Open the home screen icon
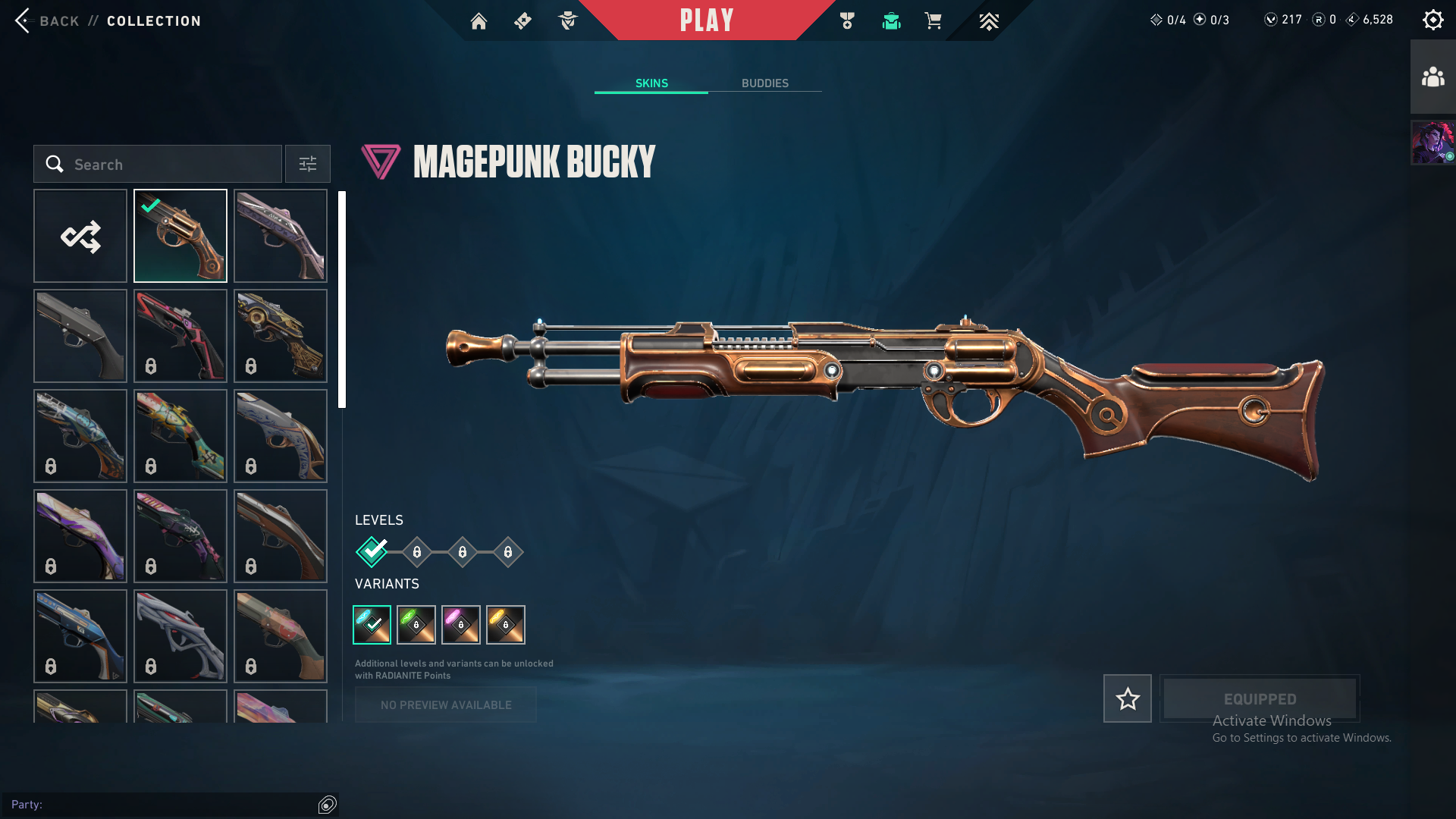 pos(479,21)
